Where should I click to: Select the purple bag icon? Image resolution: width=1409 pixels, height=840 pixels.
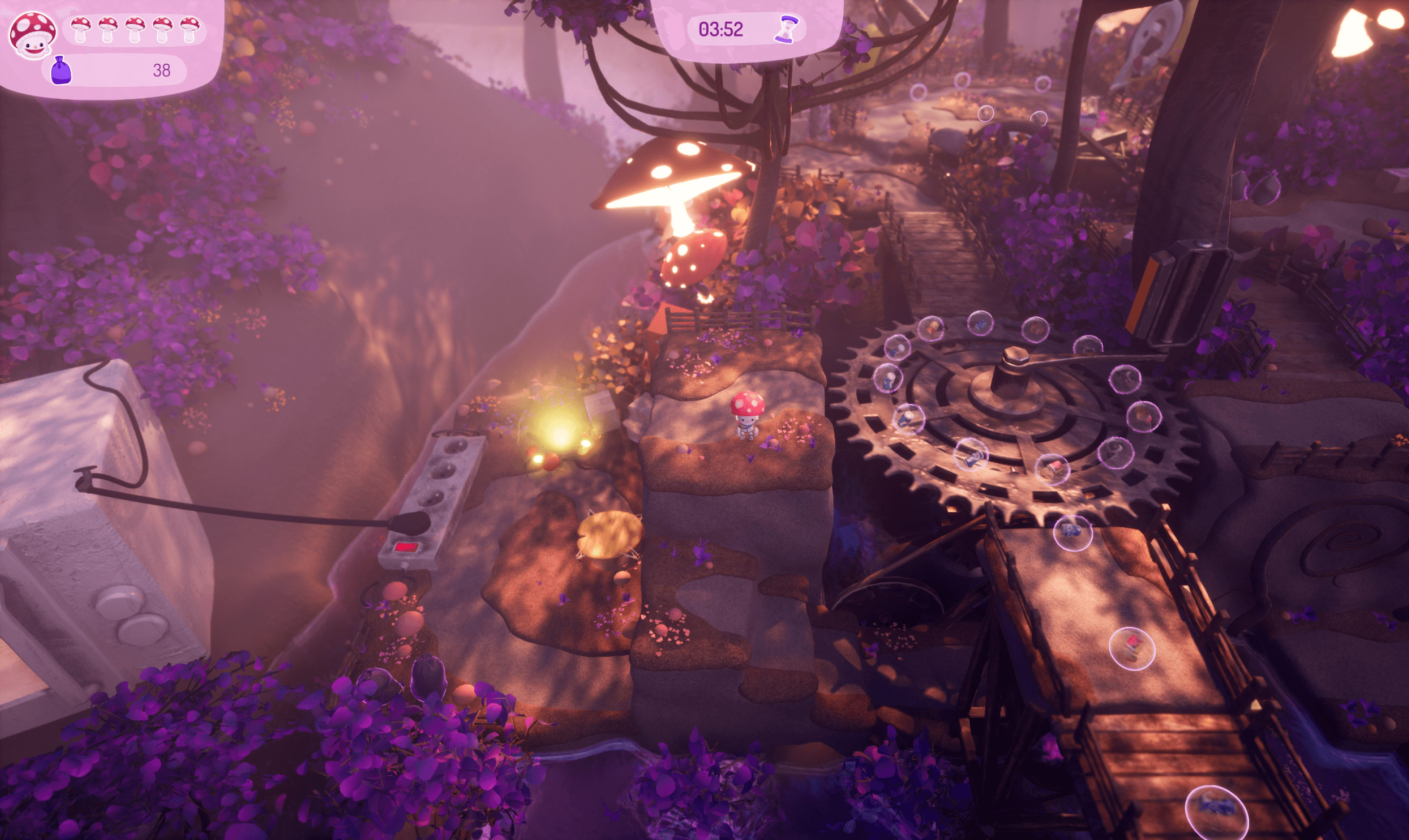click(x=61, y=71)
